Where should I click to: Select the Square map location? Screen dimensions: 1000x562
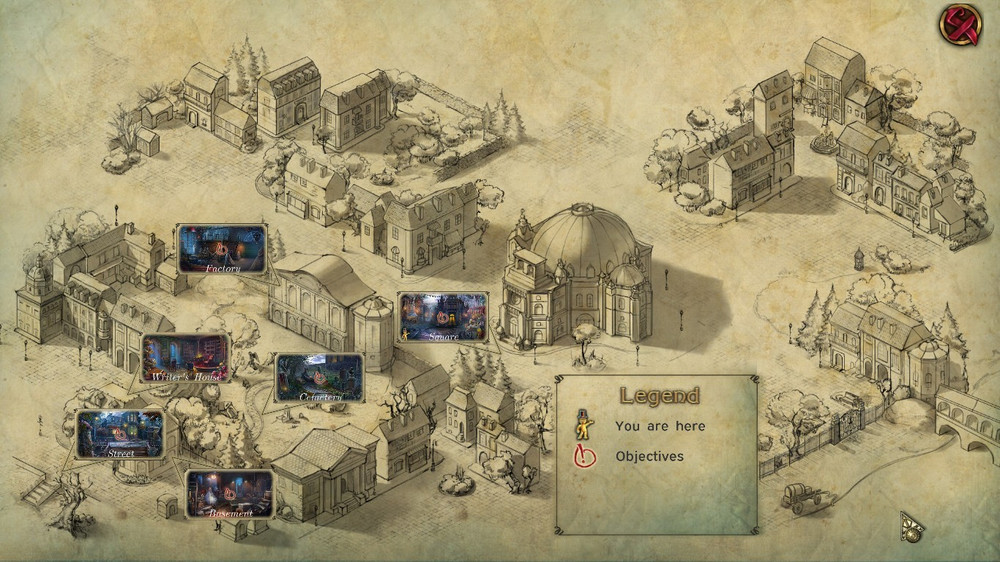click(442, 317)
